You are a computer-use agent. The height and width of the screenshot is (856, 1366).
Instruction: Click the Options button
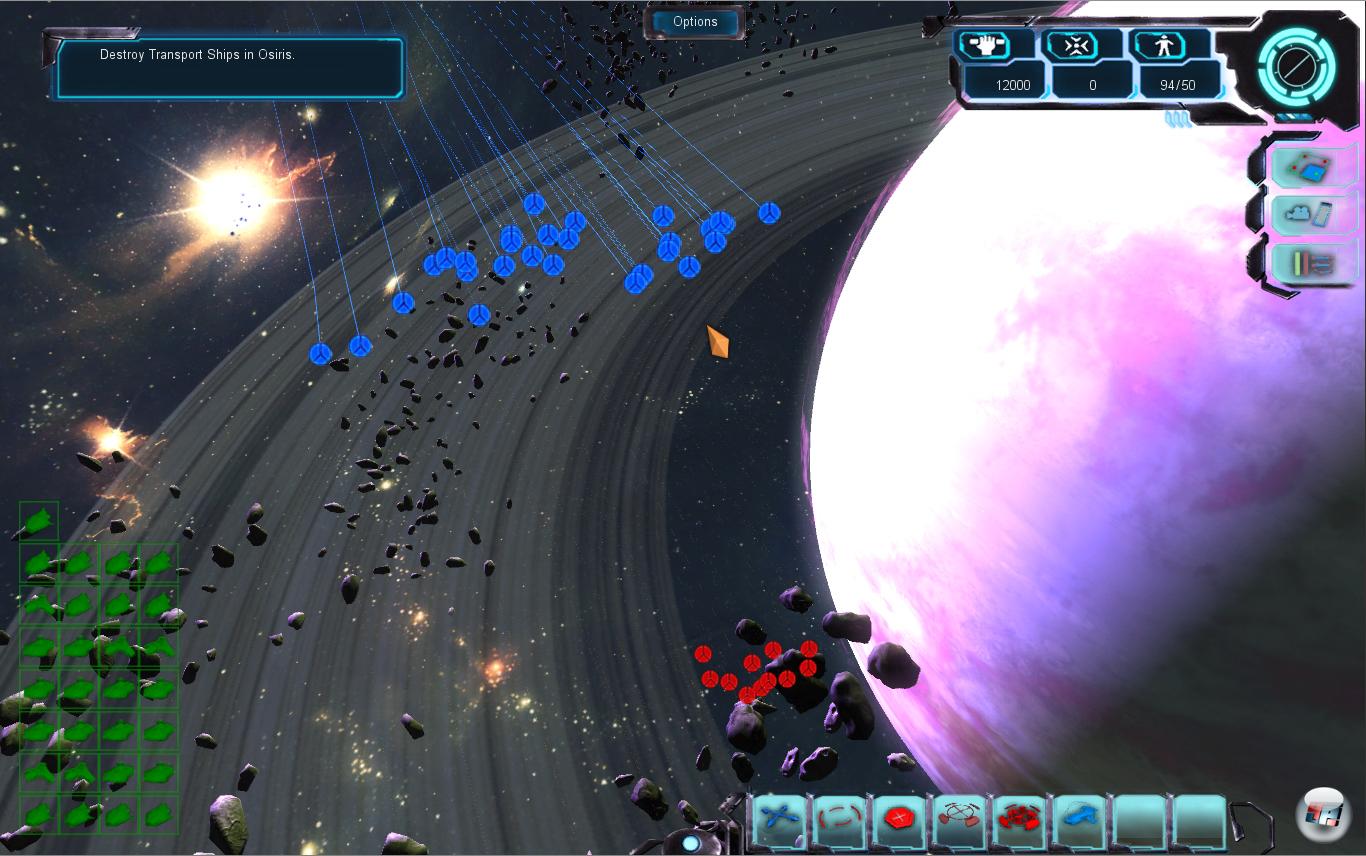695,21
